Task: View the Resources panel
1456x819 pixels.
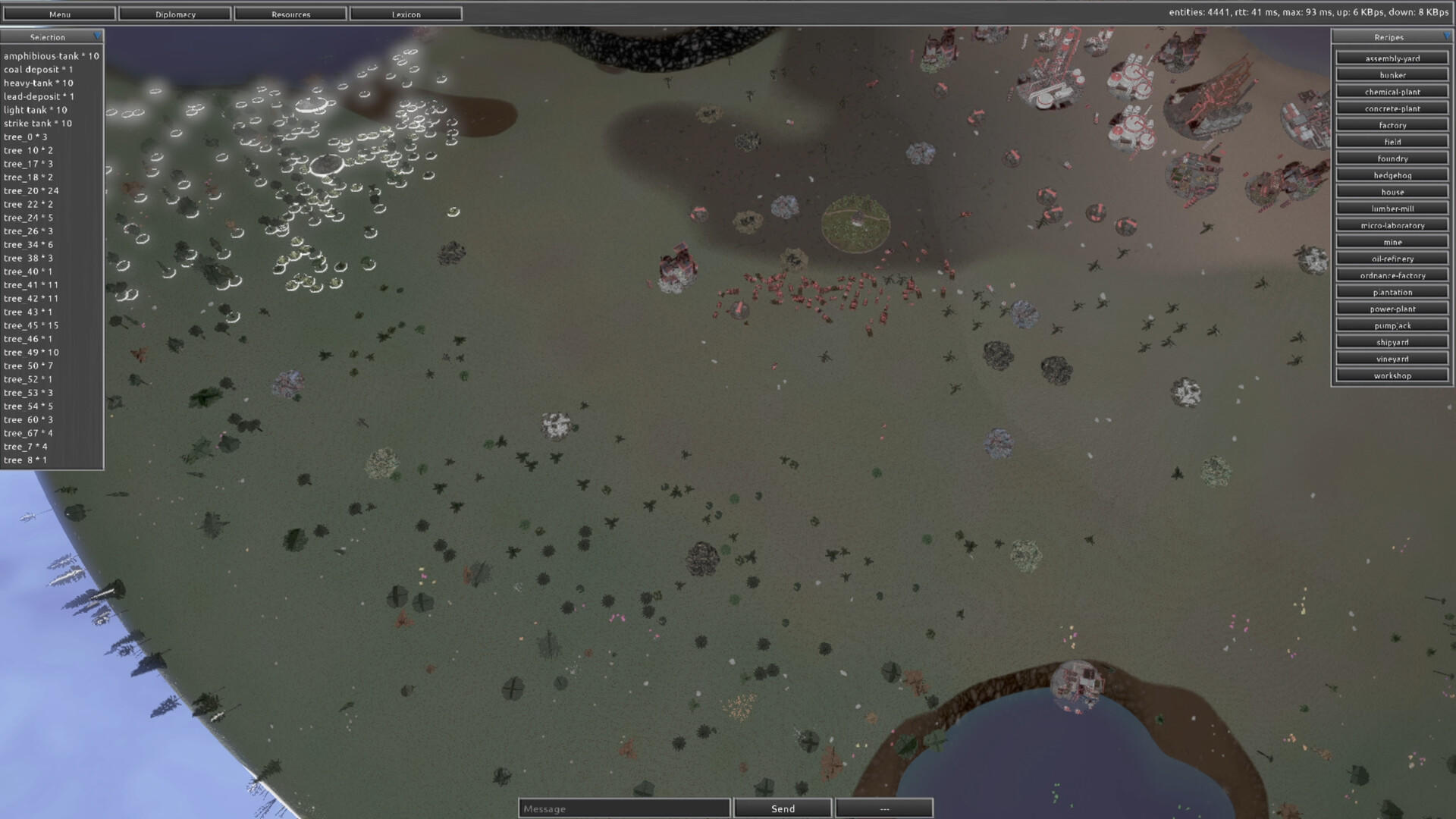Action: (x=291, y=14)
